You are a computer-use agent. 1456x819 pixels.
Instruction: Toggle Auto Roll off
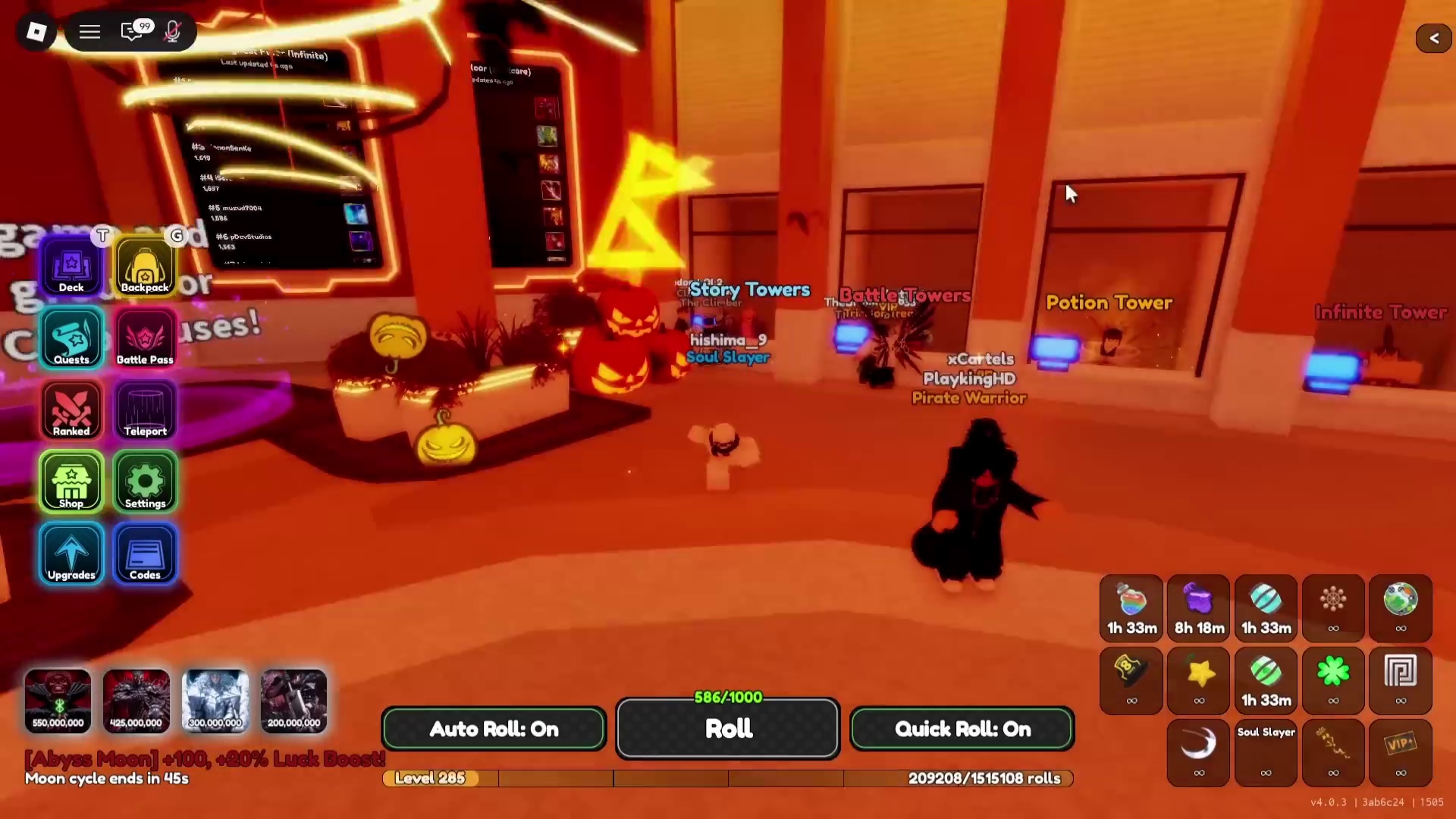(494, 729)
